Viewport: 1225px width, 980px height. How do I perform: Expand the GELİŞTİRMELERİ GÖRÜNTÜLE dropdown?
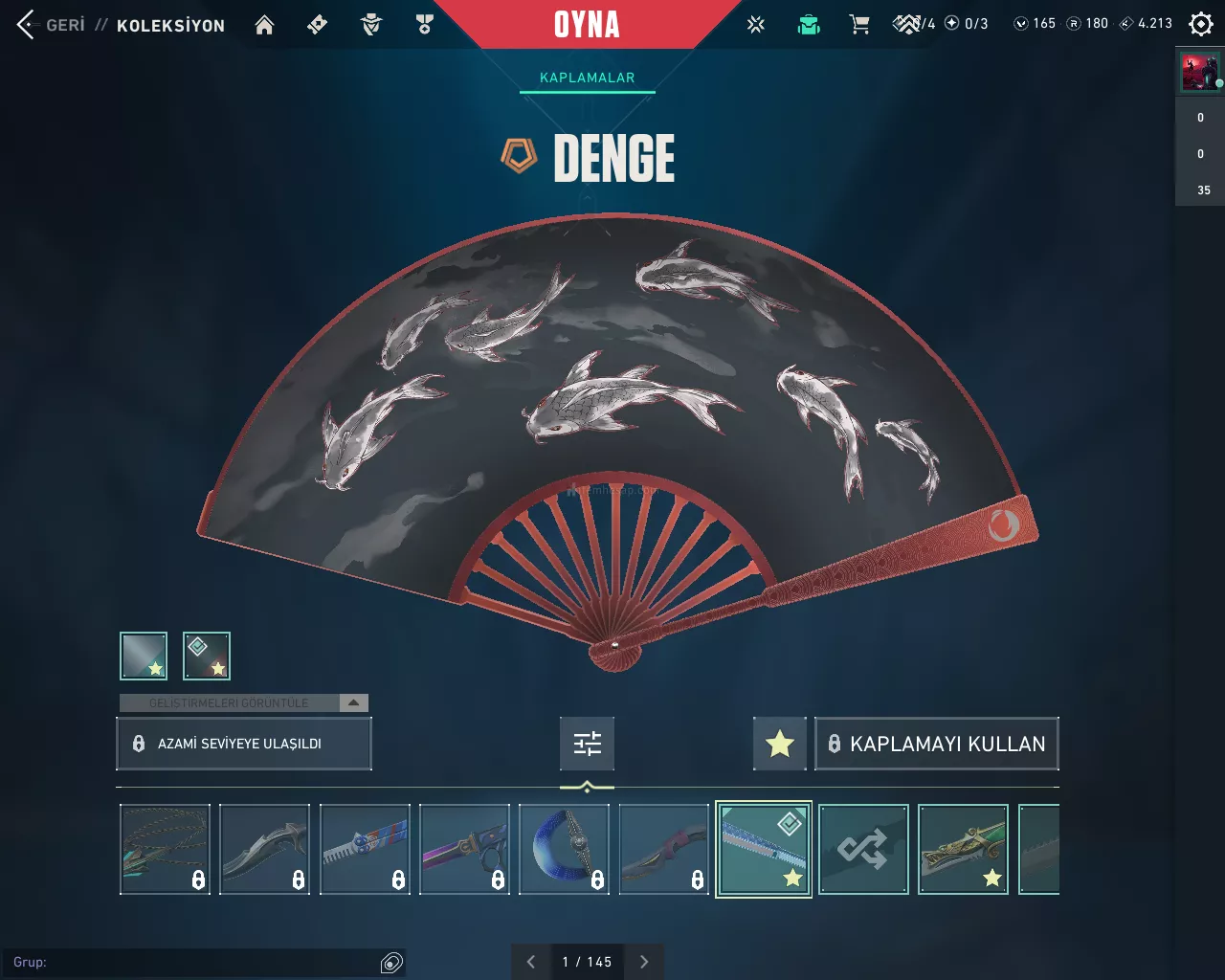click(353, 702)
